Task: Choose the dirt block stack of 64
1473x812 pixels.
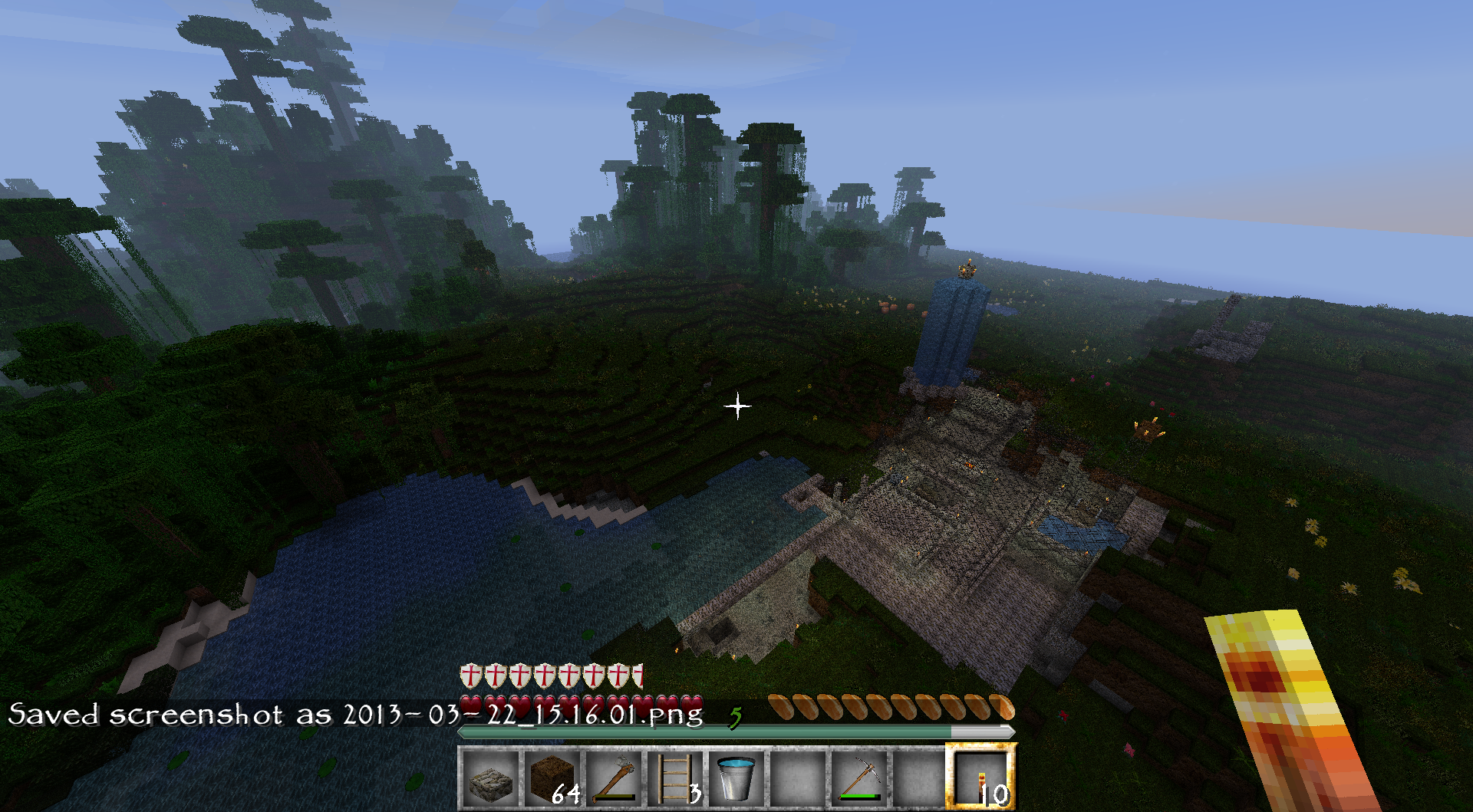Action: (552, 778)
